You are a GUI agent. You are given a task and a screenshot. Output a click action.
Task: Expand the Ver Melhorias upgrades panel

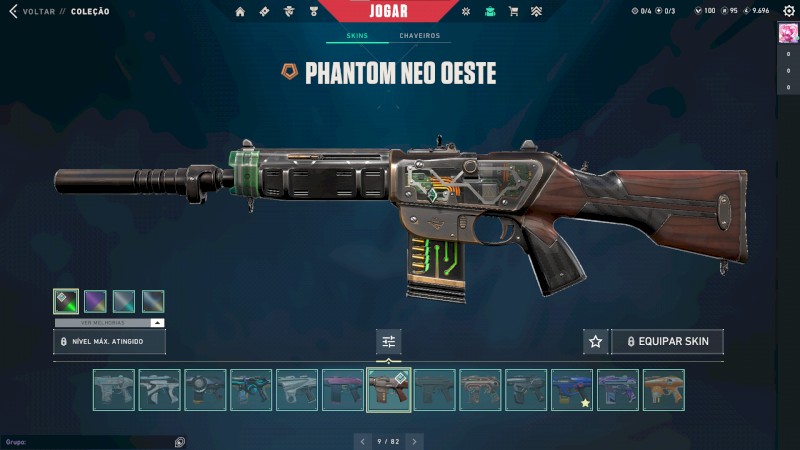109,323
